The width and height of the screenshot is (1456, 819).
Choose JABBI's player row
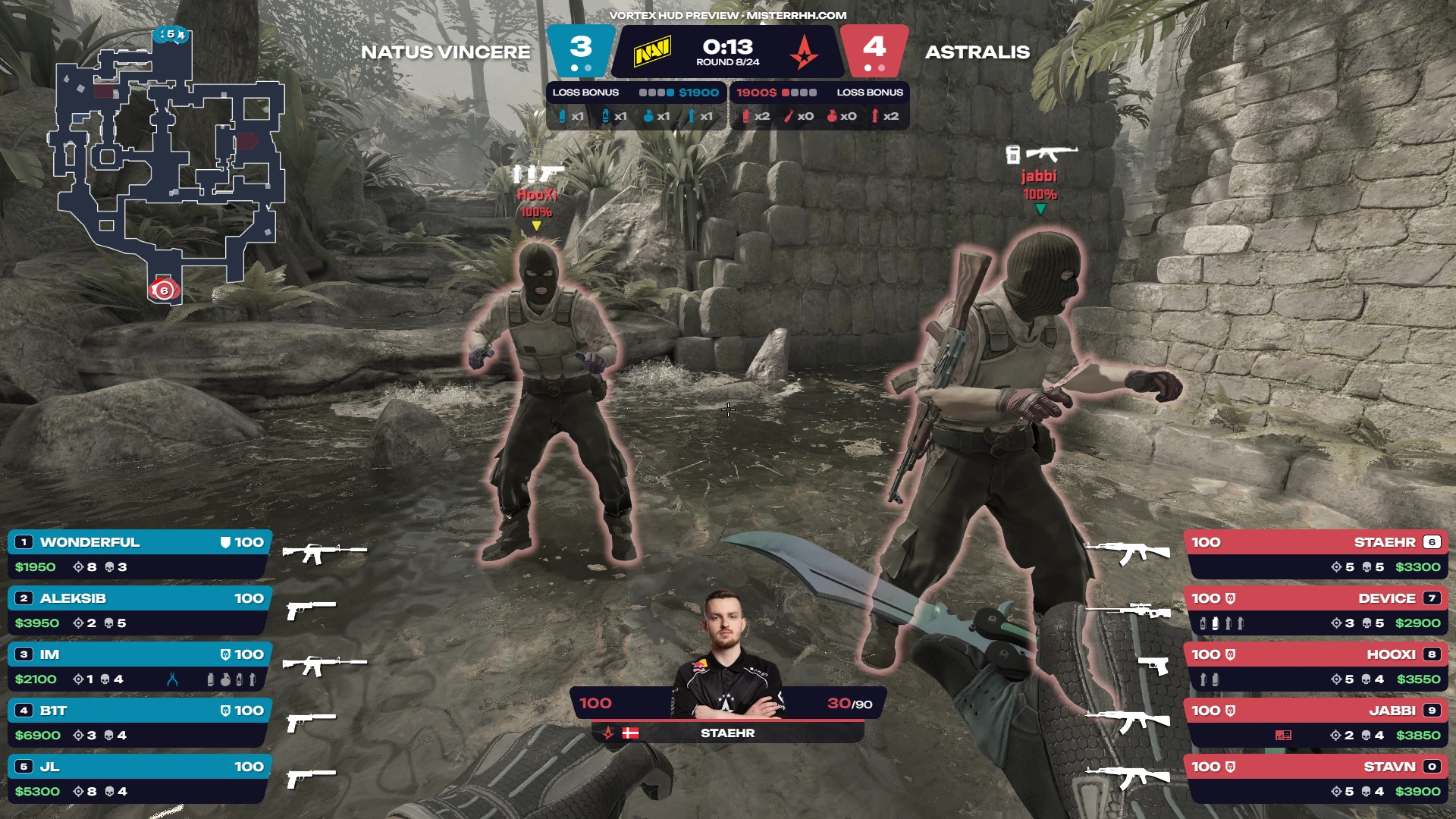(x=1316, y=723)
